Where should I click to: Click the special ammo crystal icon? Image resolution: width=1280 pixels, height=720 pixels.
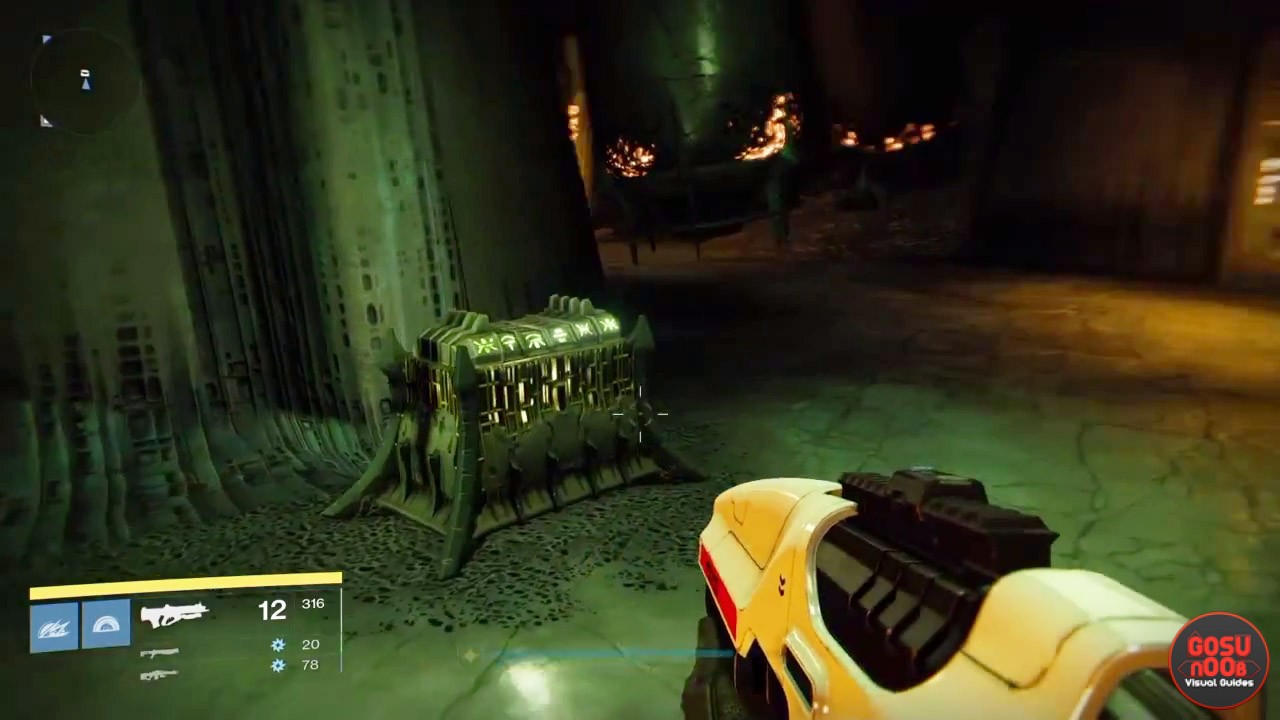click(x=277, y=645)
